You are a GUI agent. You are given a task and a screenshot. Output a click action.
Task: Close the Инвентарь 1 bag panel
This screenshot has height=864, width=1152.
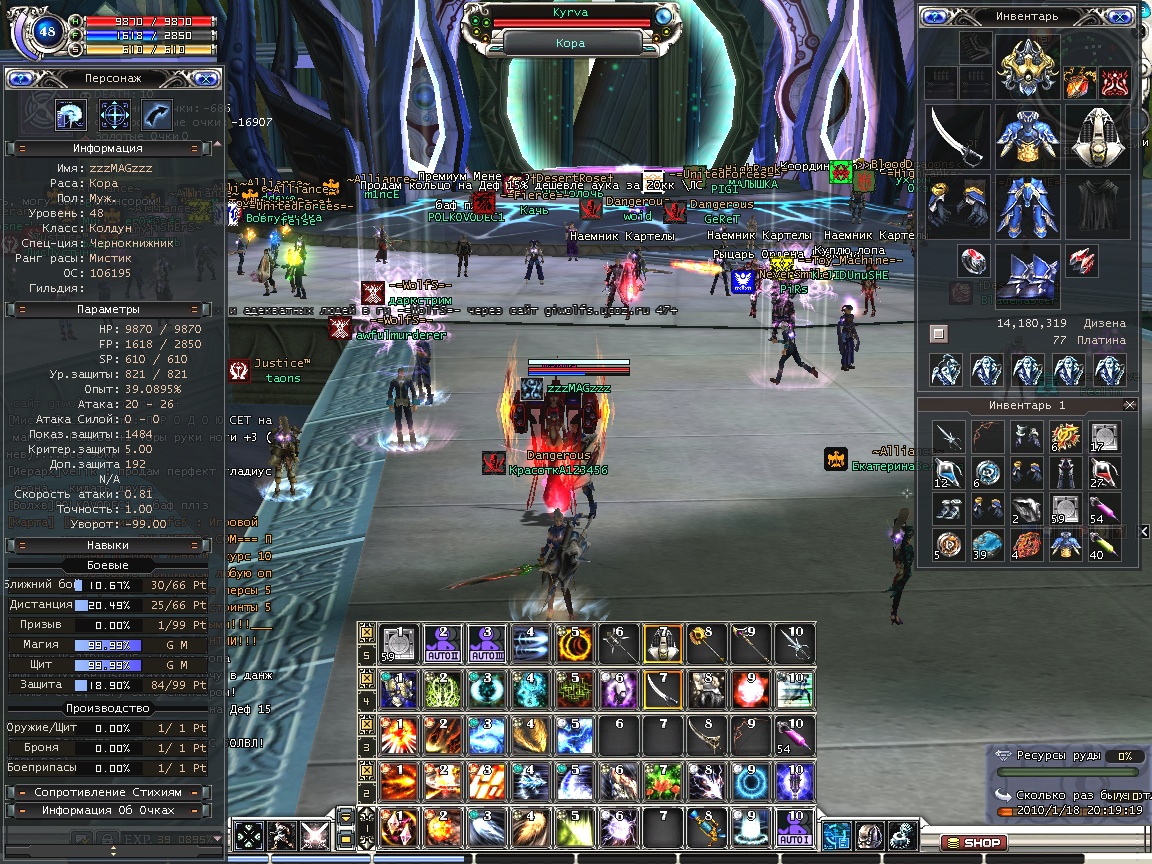point(1130,405)
